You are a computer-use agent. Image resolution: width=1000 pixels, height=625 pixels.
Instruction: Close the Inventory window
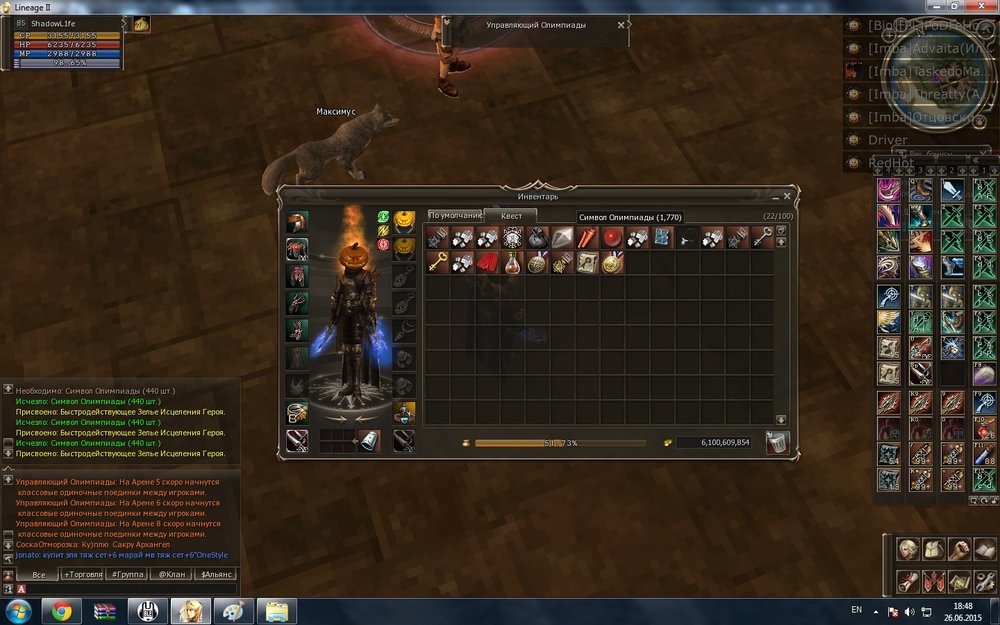tap(787, 197)
